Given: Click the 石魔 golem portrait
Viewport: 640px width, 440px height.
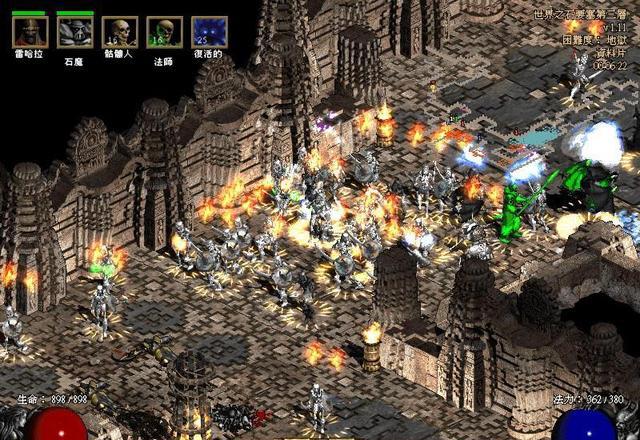Looking at the screenshot, I should click(75, 32).
